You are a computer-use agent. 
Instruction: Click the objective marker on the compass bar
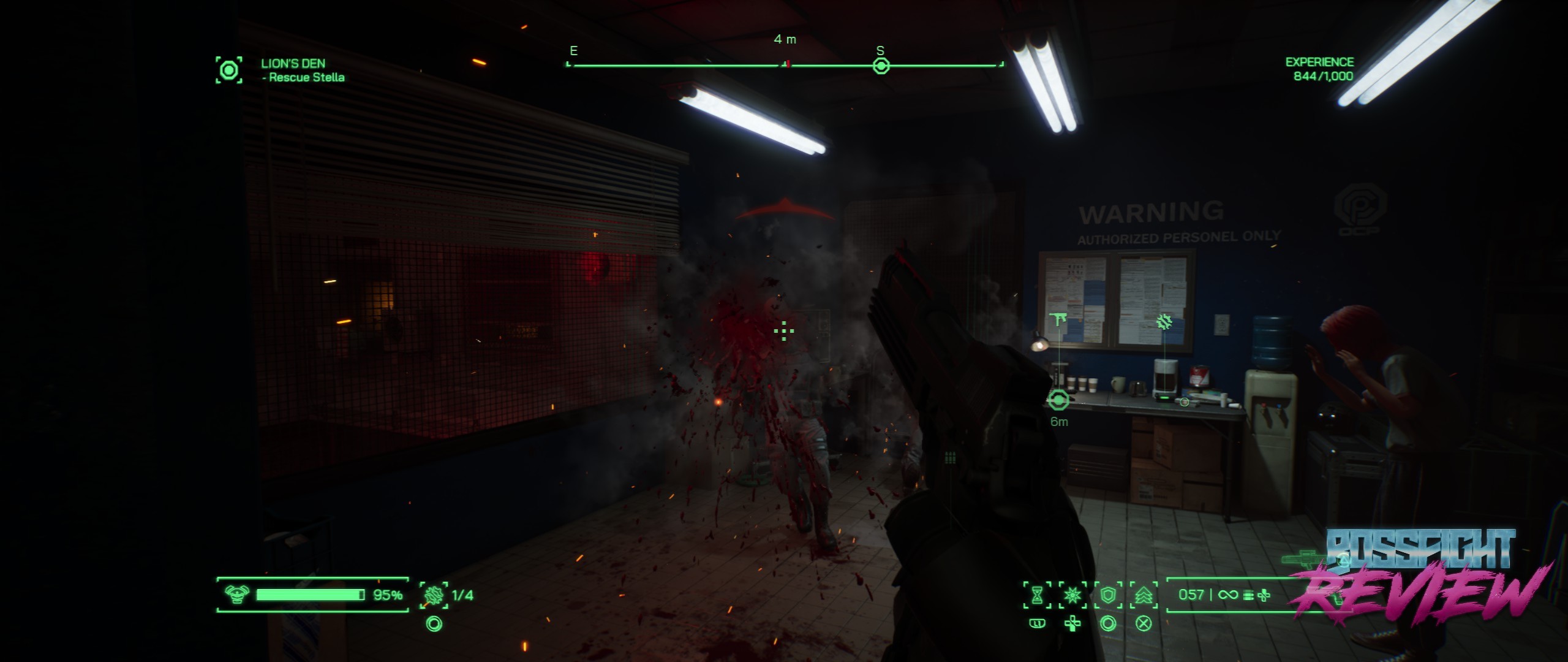881,65
